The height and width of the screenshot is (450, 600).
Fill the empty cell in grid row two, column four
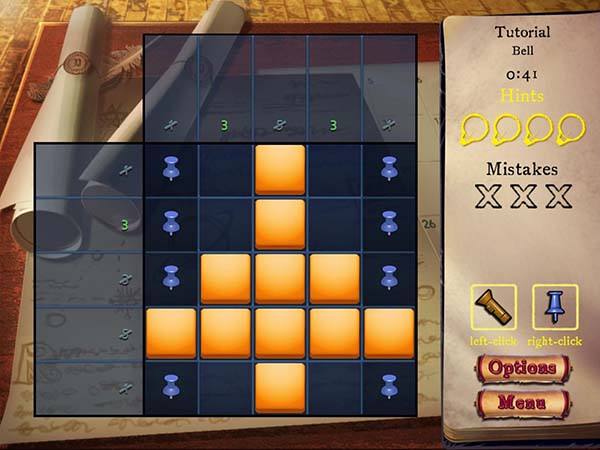334,224
